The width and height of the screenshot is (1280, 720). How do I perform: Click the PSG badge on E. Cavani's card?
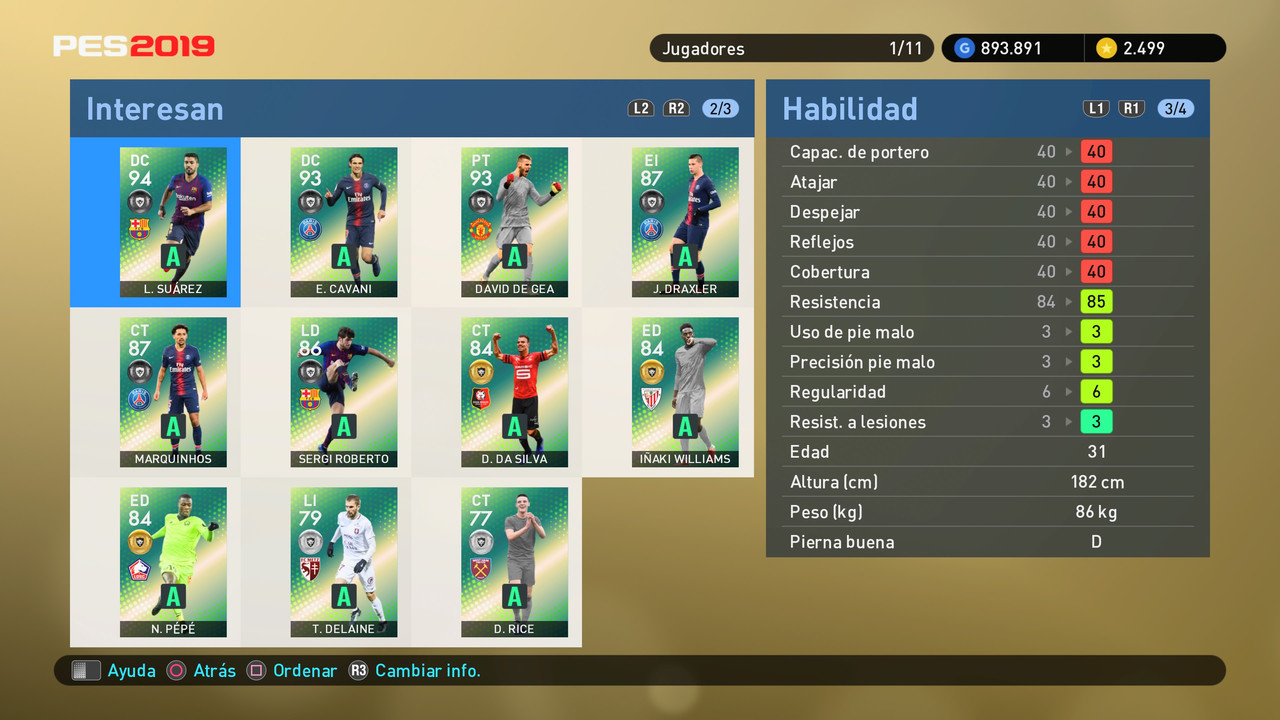pyautogui.click(x=309, y=228)
